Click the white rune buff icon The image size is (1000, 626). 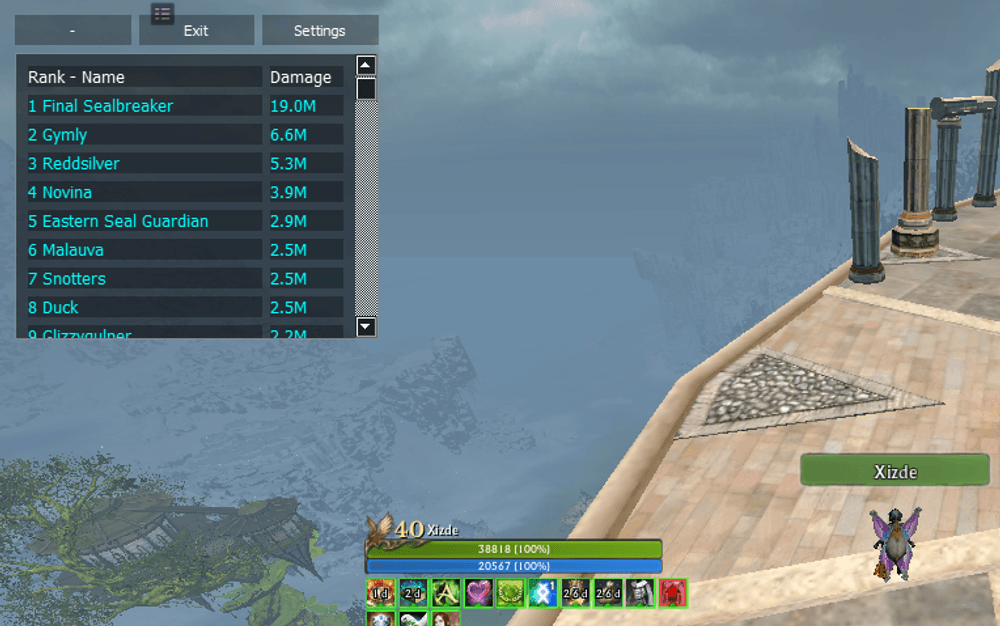[x=543, y=593]
